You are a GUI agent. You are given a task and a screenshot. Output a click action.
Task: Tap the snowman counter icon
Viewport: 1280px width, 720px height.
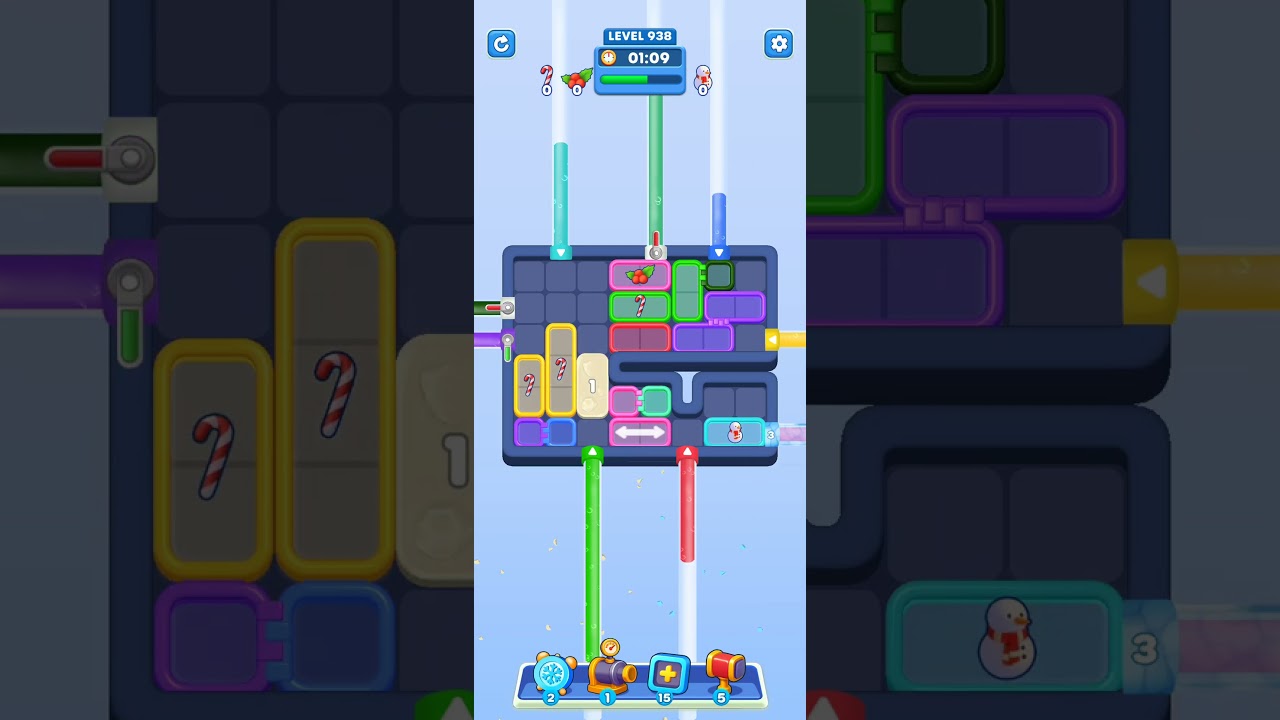coord(702,79)
